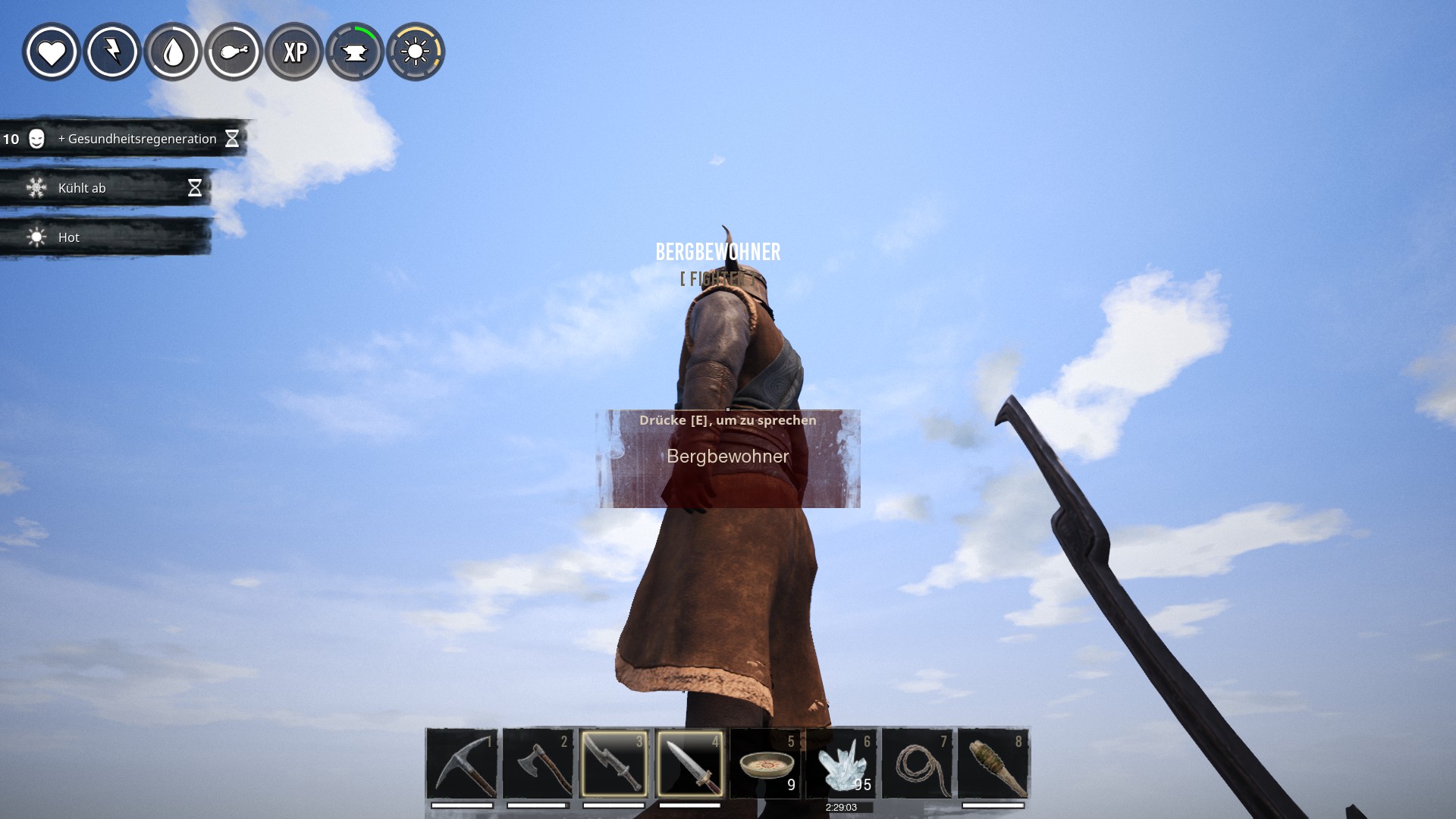Click the lightning bolt stamina icon
This screenshot has height=819, width=1456.
pos(112,52)
